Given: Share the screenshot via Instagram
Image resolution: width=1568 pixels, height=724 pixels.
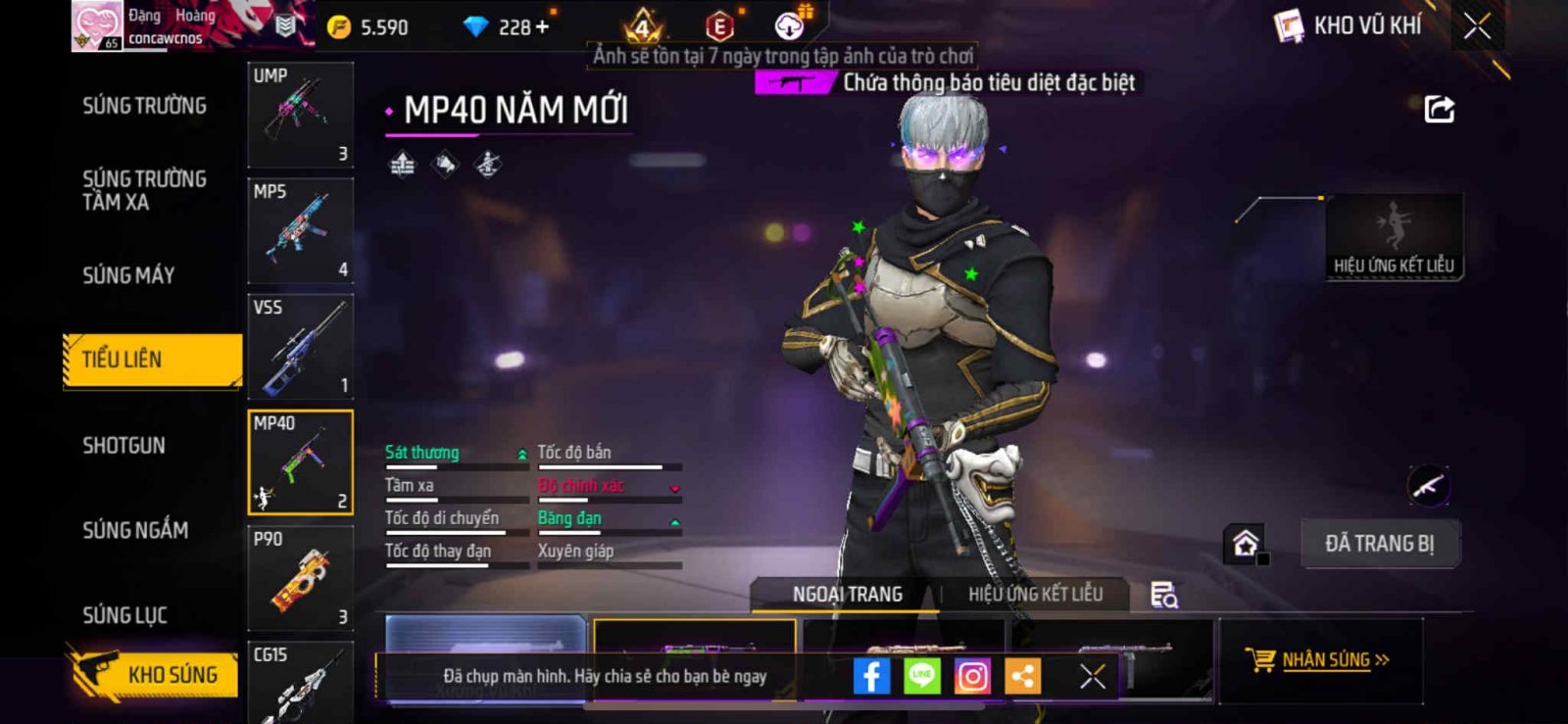Looking at the screenshot, I should 972,676.
